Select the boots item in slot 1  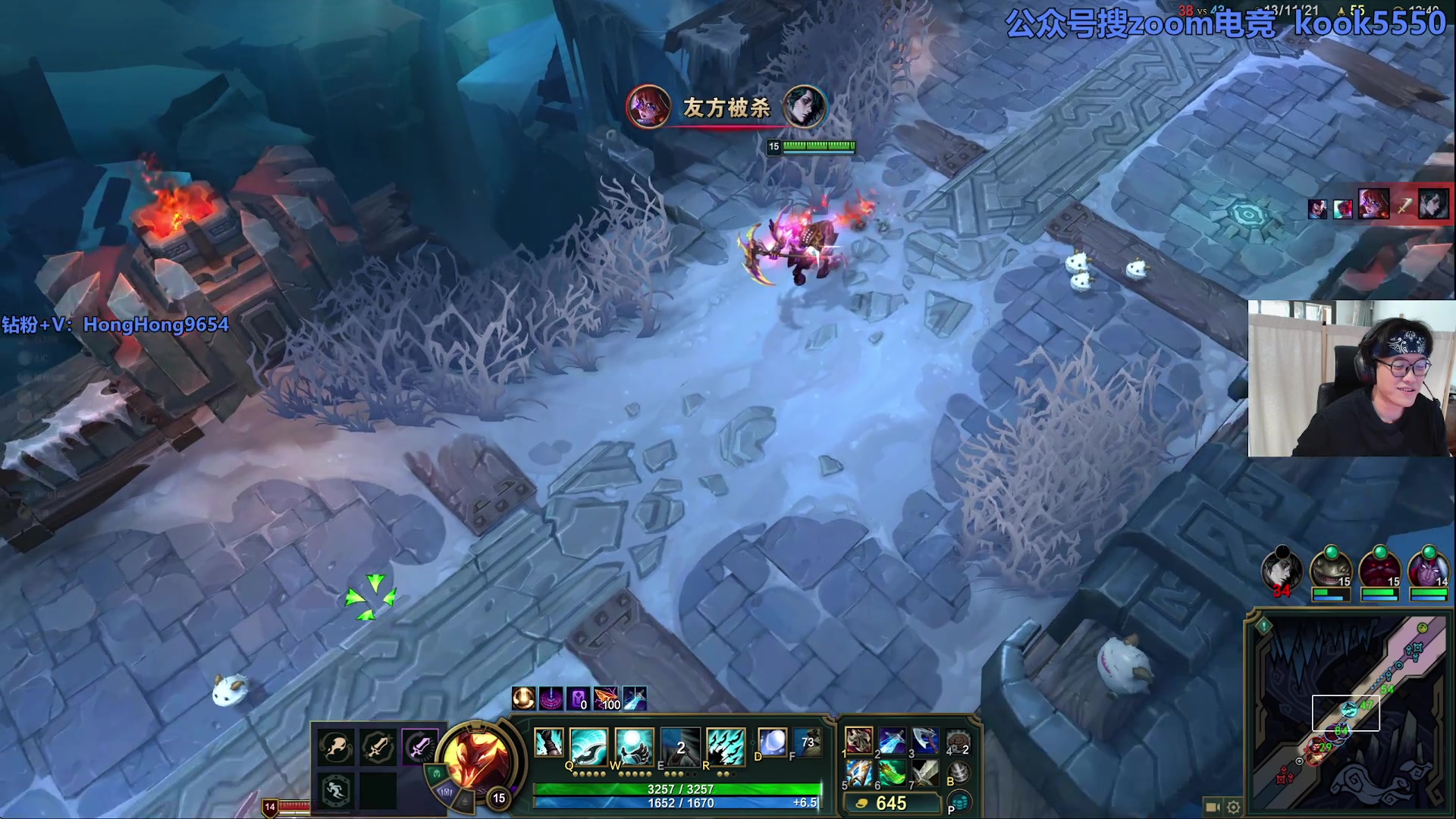pos(859,739)
